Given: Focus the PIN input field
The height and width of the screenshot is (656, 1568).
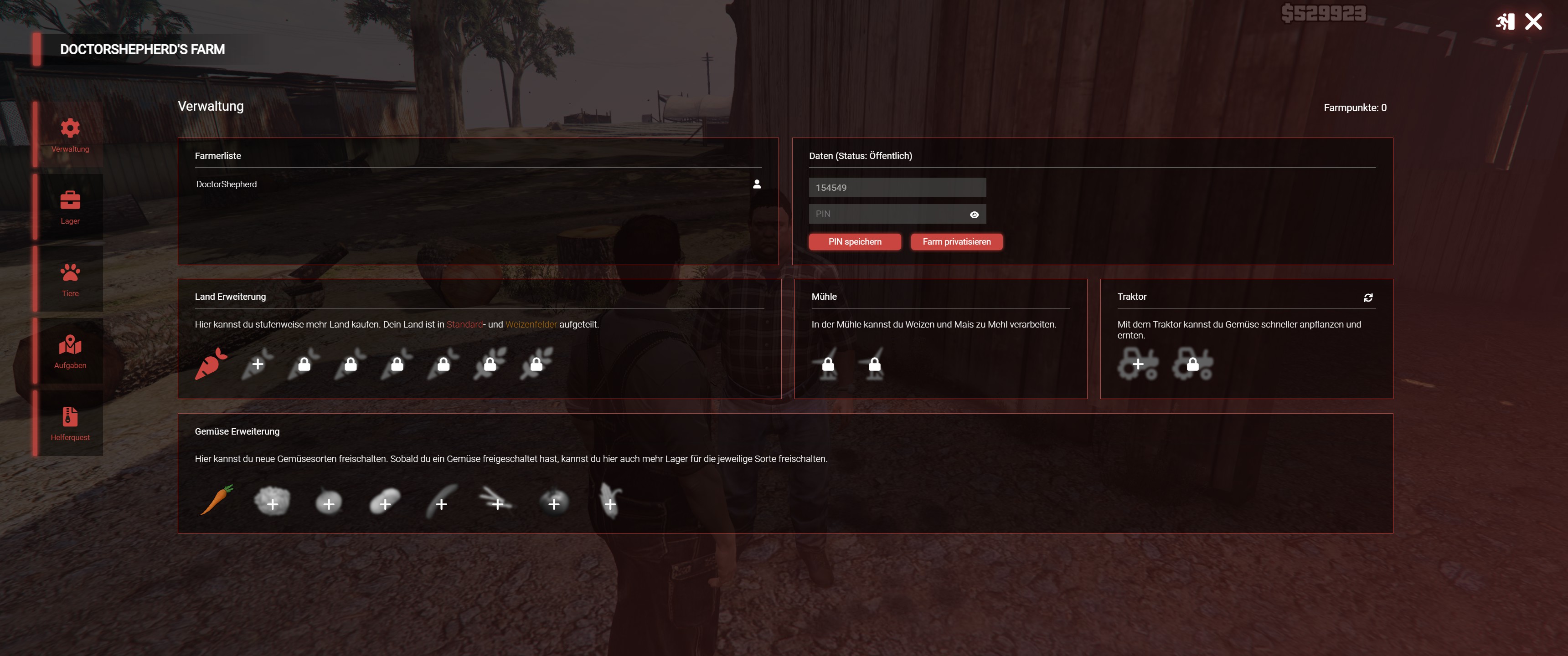Looking at the screenshot, I should pyautogui.click(x=889, y=214).
